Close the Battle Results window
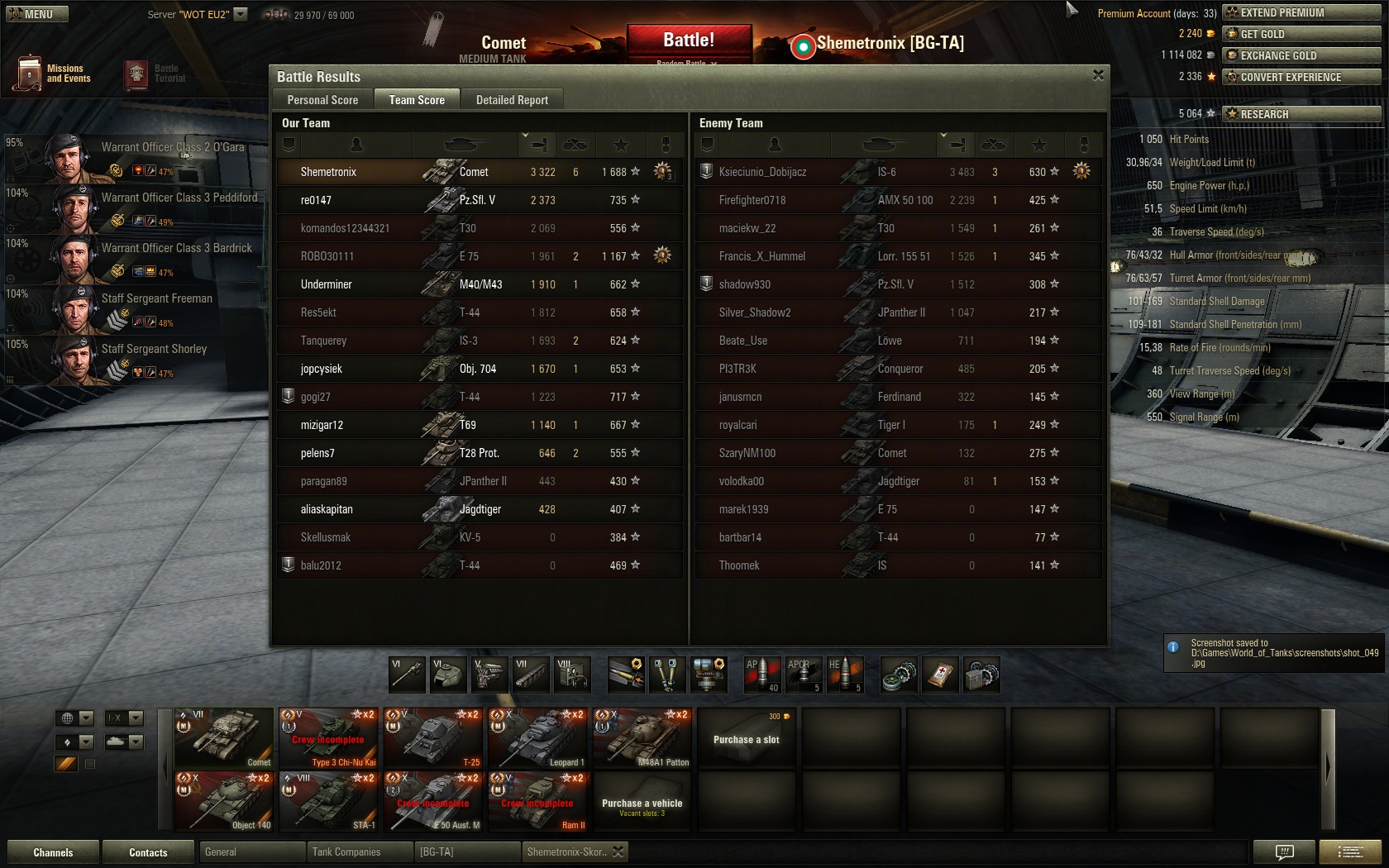 click(x=1098, y=75)
